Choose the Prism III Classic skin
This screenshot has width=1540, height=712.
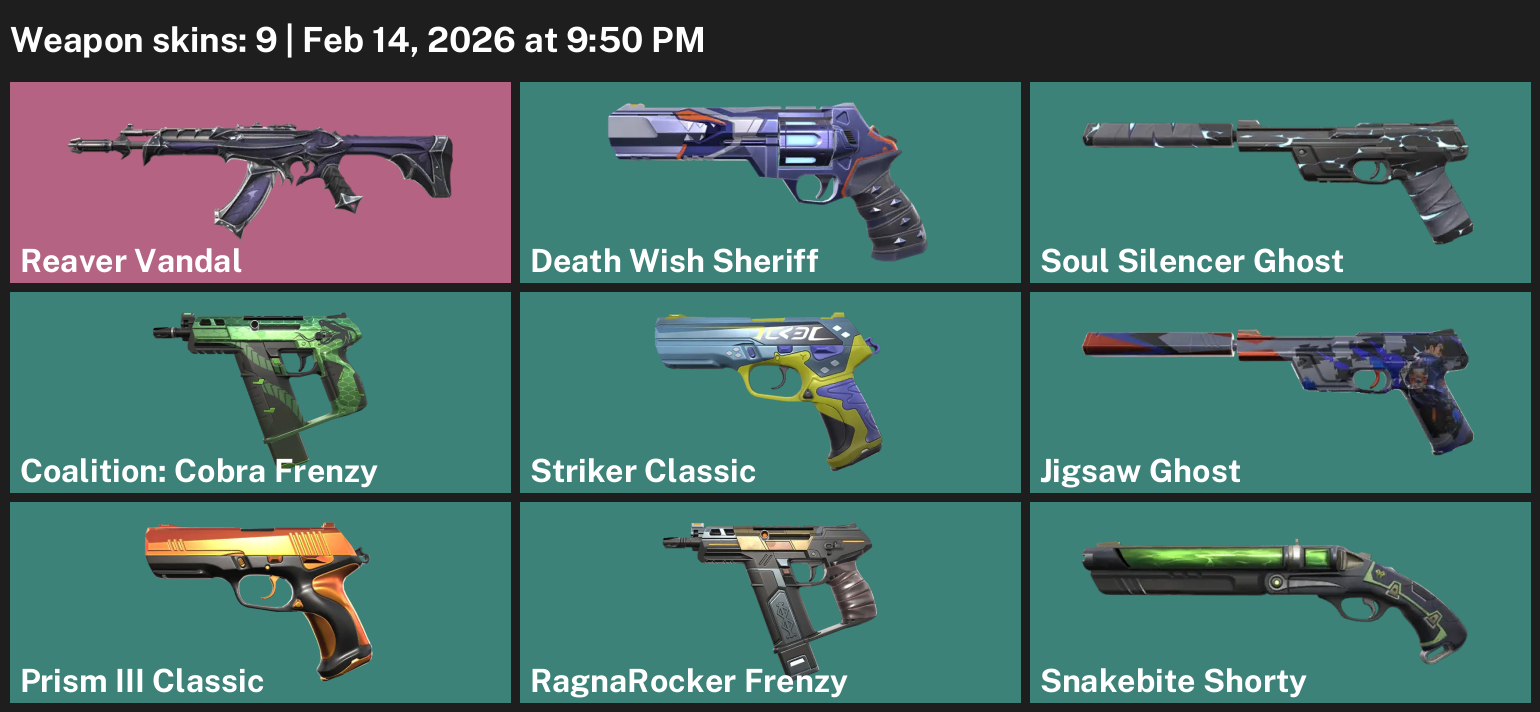coord(260,602)
